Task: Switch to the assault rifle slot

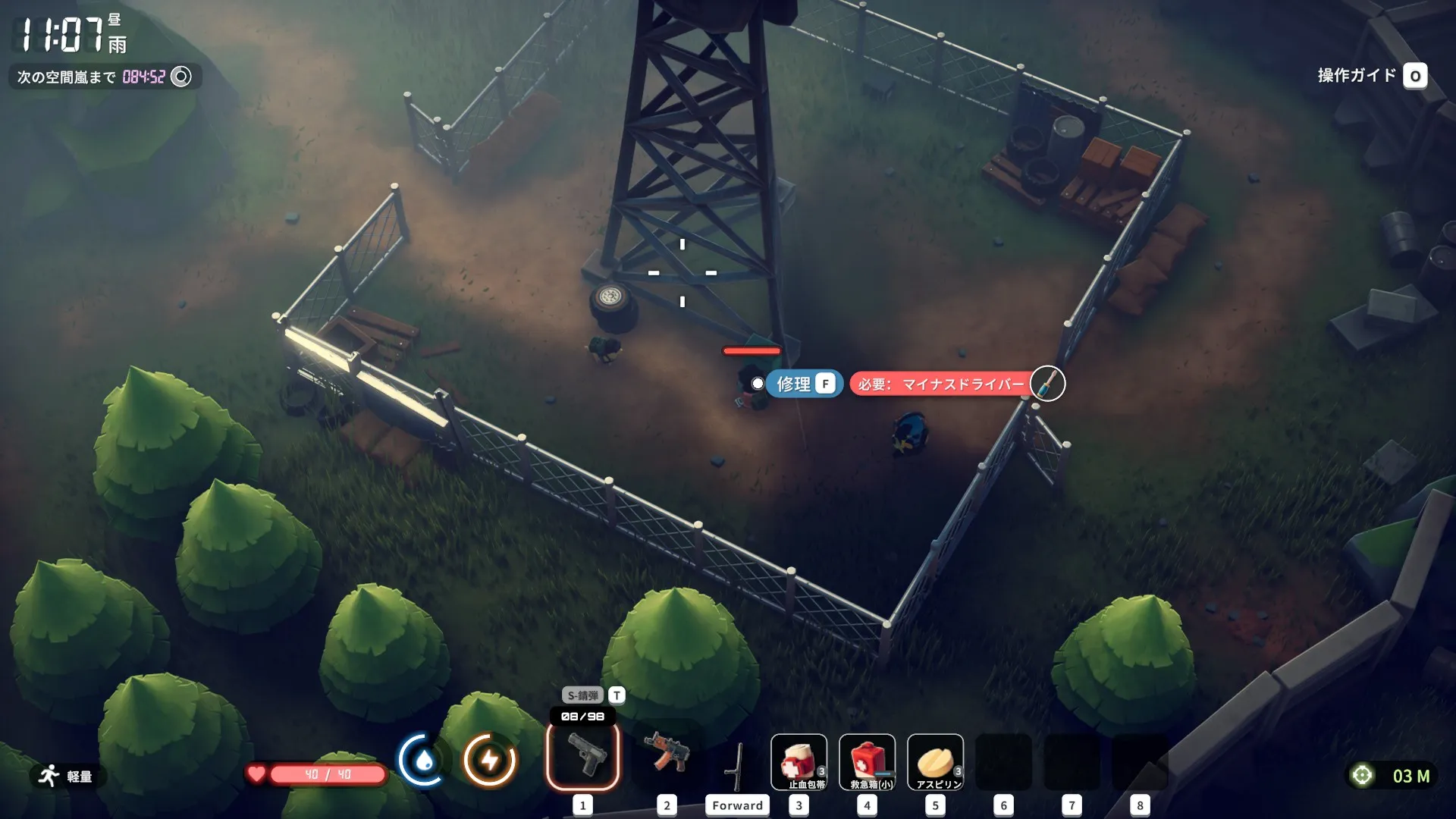Action: point(666,756)
